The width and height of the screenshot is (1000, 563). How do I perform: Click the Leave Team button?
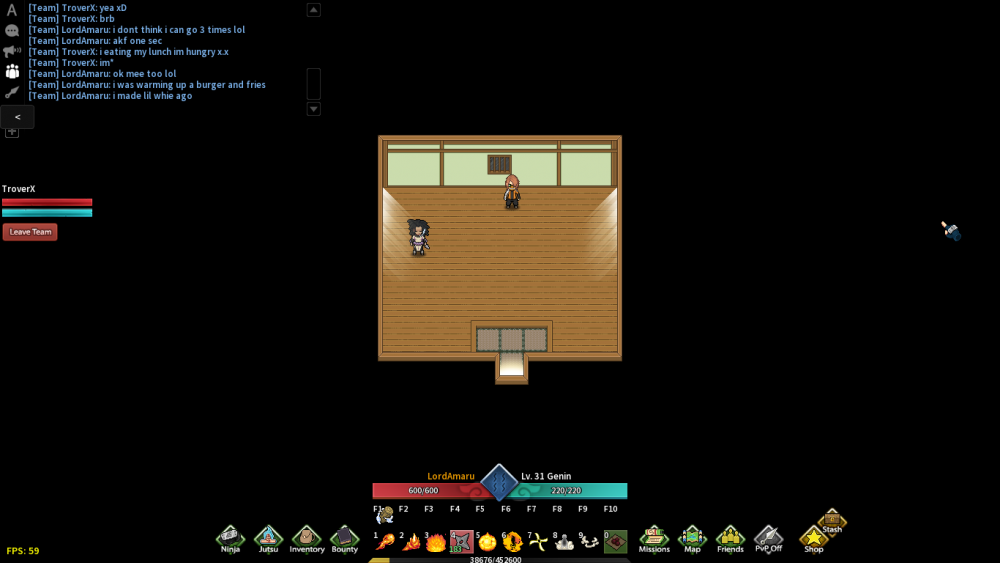(x=30, y=232)
